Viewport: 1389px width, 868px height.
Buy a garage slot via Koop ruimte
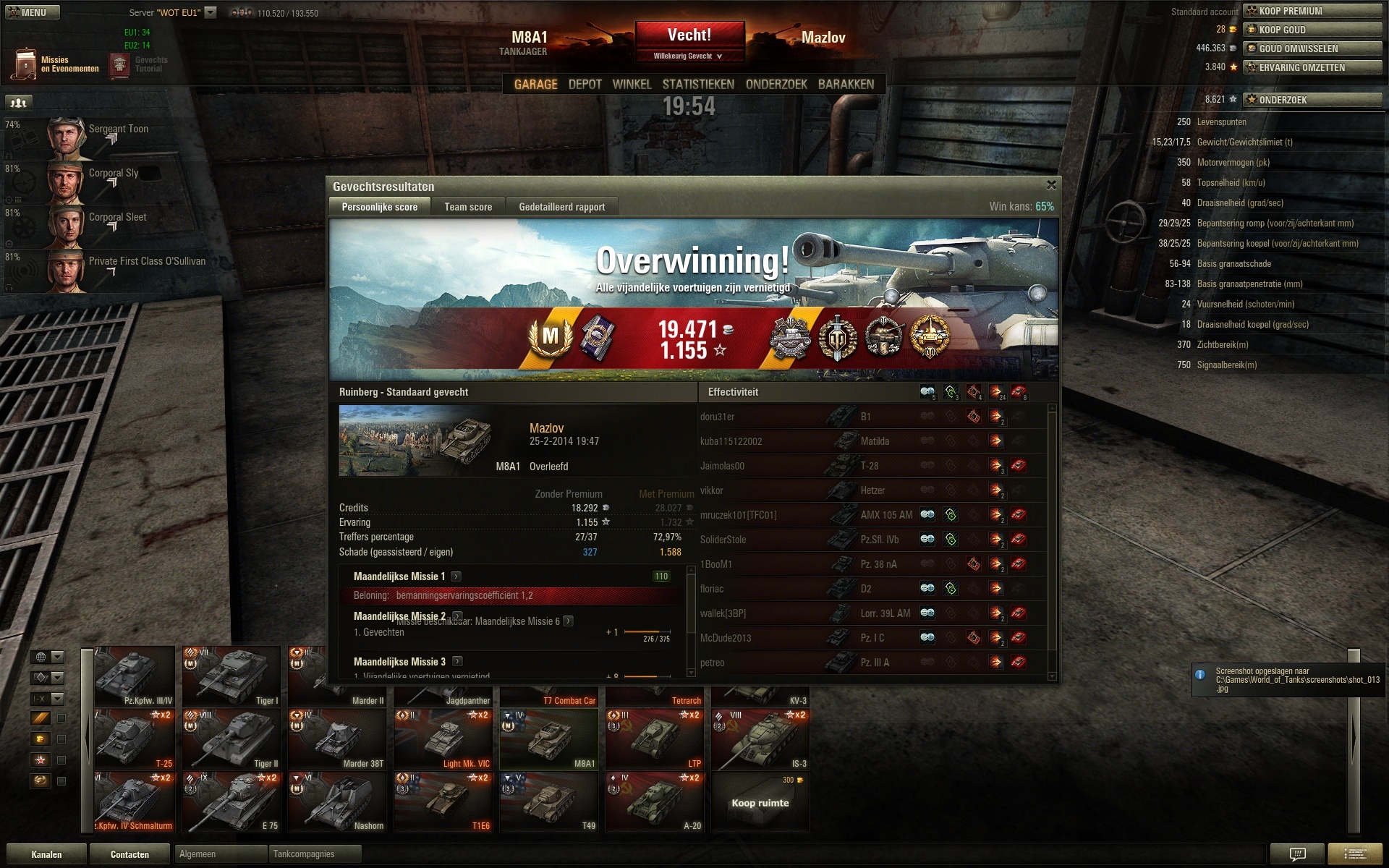click(x=760, y=802)
